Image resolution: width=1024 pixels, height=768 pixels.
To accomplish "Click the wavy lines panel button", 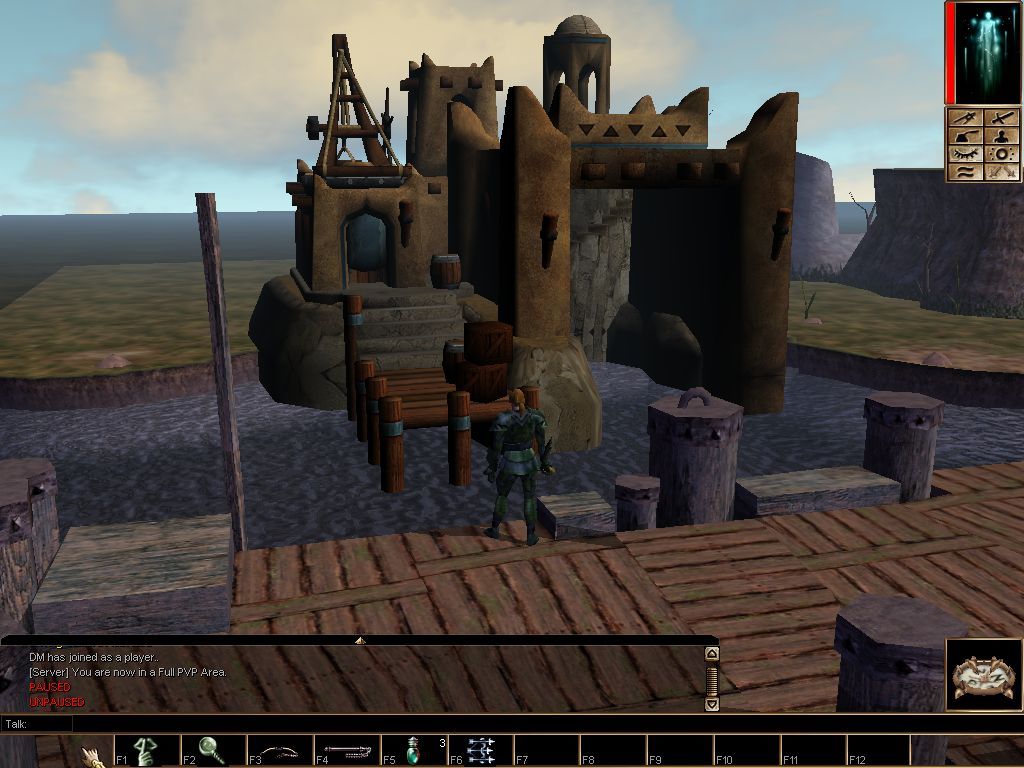I will [964, 172].
